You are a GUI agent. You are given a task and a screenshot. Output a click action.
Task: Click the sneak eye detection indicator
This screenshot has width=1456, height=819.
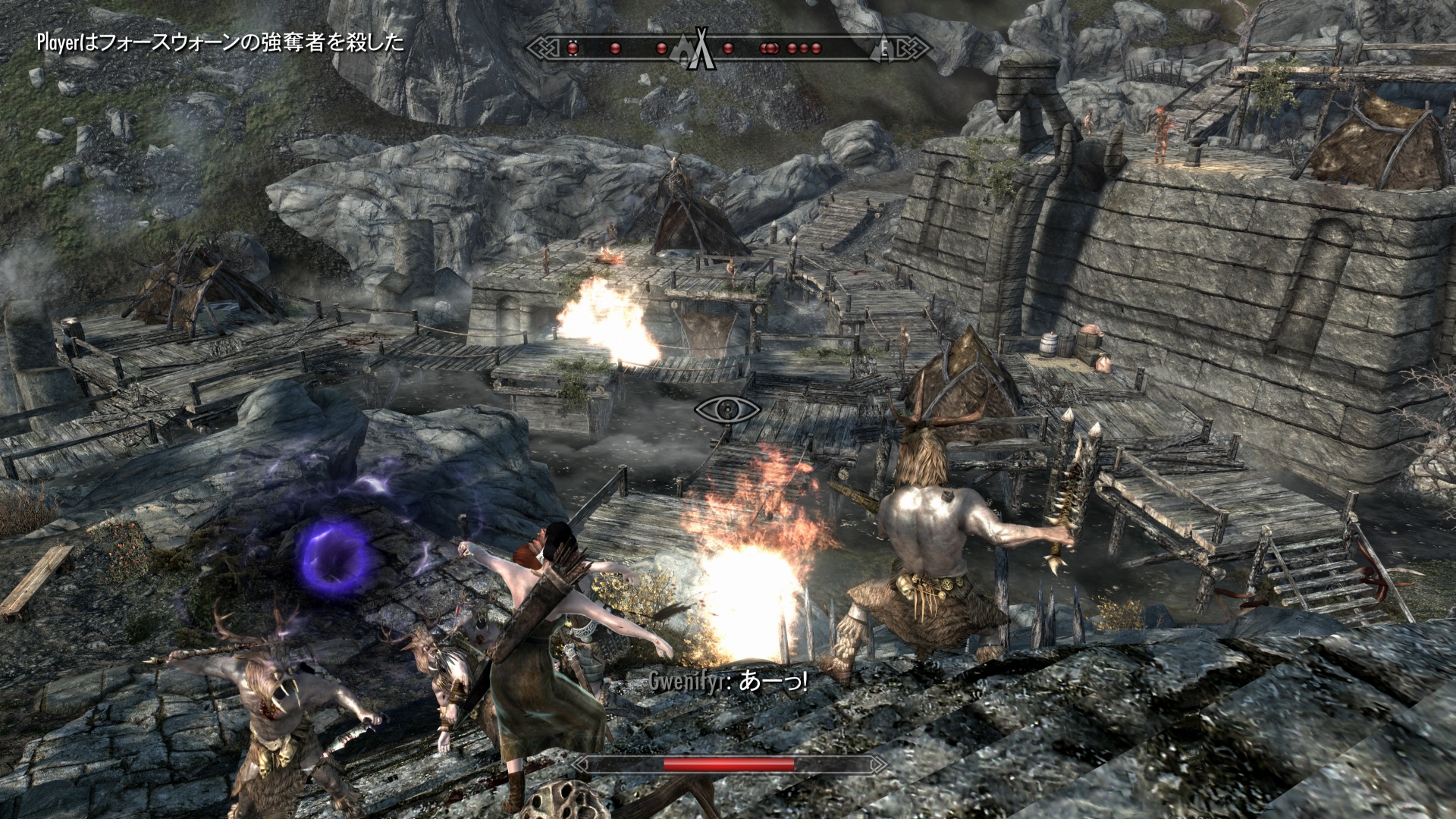[x=727, y=410]
